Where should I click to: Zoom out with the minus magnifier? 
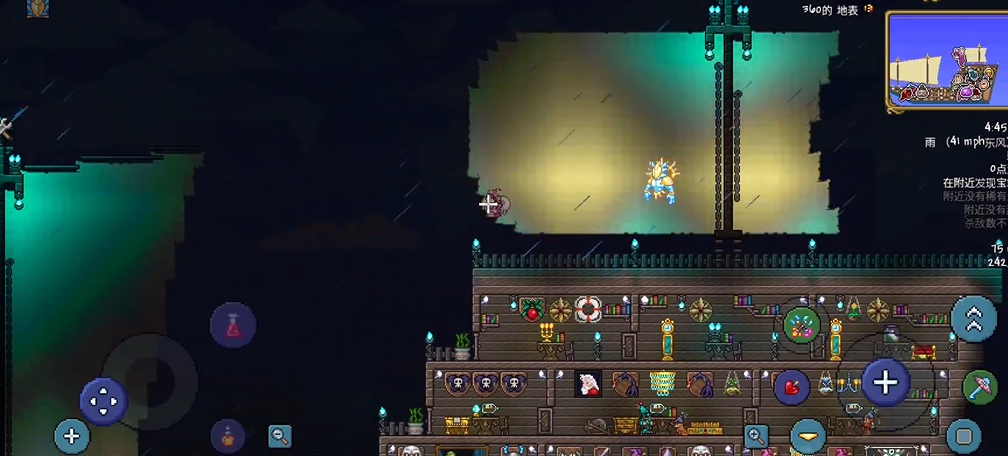click(280, 435)
